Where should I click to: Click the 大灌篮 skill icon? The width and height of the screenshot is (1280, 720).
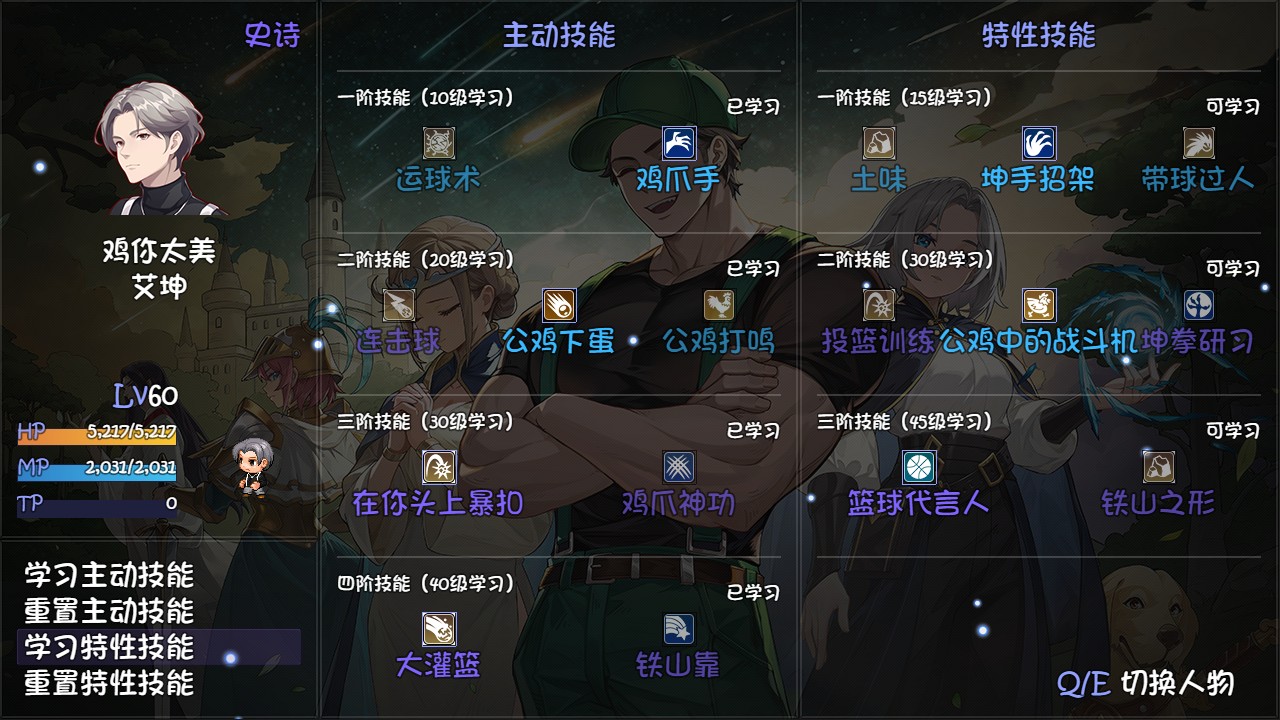pyautogui.click(x=440, y=630)
